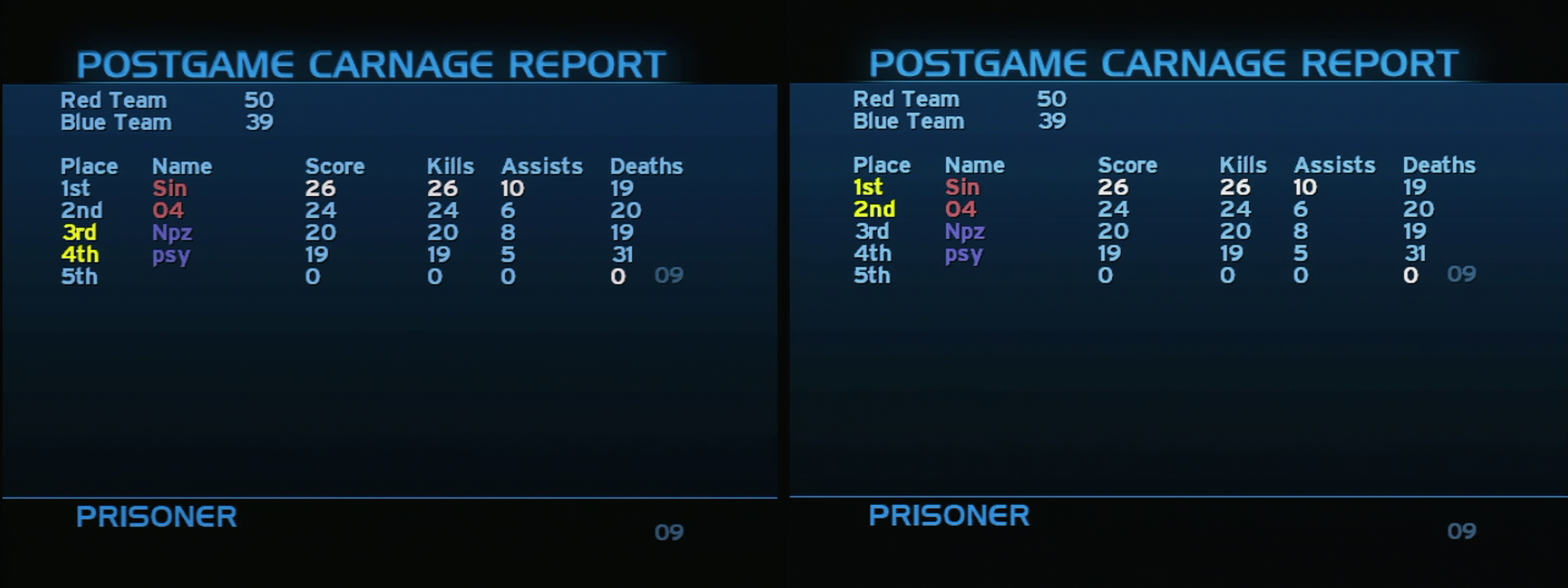Click the Assists column header
The image size is (1568, 588).
tap(541, 166)
